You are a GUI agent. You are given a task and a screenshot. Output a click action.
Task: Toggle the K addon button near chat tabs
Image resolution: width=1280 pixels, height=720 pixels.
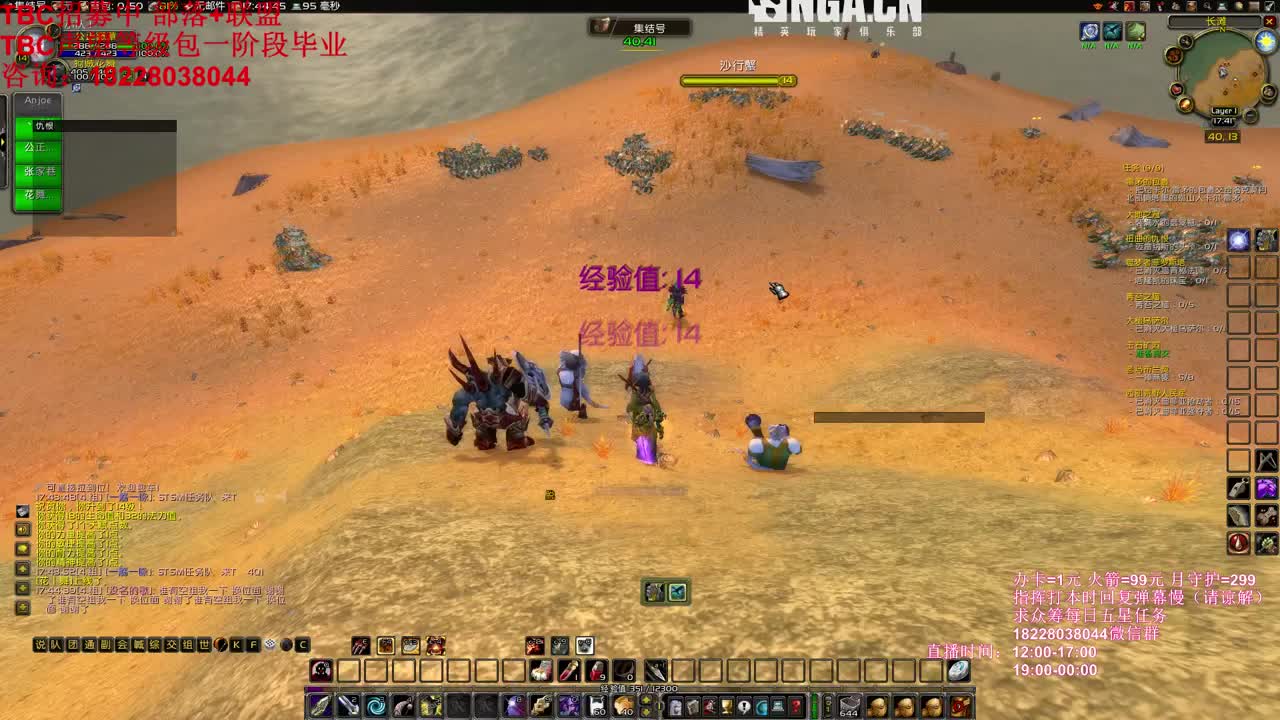click(235, 645)
